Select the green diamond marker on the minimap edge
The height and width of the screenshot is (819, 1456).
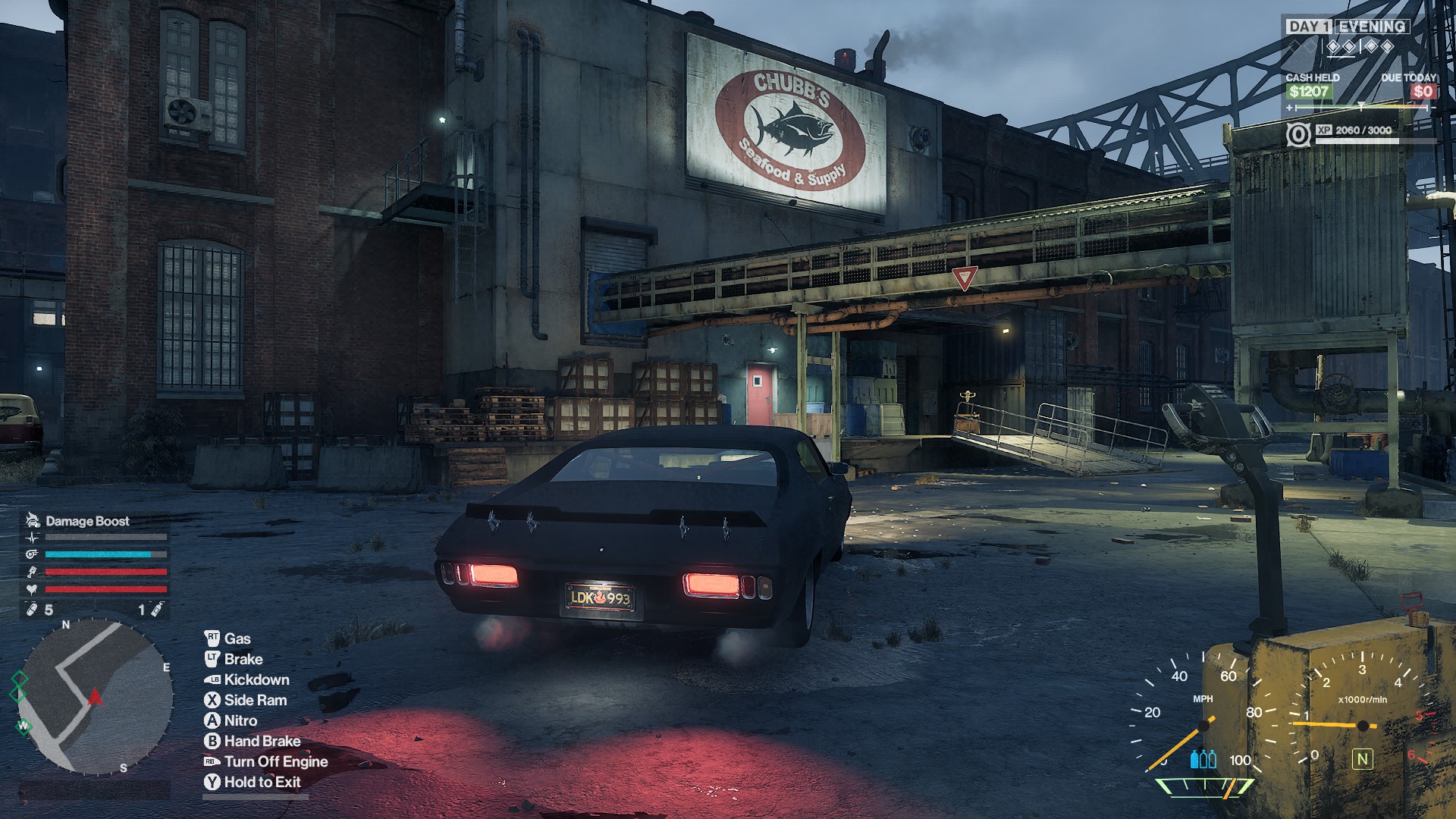(x=19, y=679)
